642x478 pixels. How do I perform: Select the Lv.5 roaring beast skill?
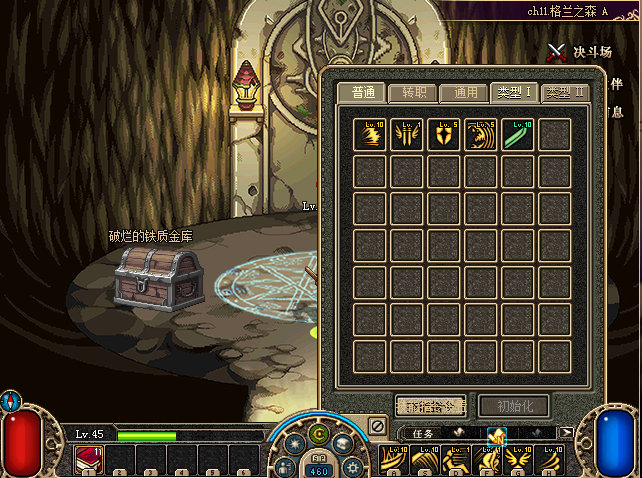pos(481,135)
